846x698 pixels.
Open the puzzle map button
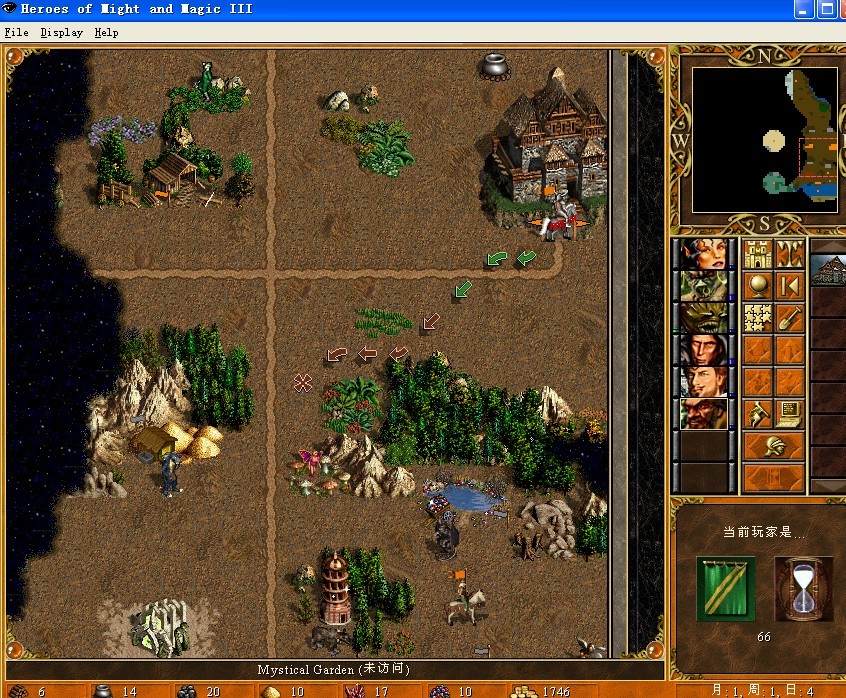pos(758,318)
